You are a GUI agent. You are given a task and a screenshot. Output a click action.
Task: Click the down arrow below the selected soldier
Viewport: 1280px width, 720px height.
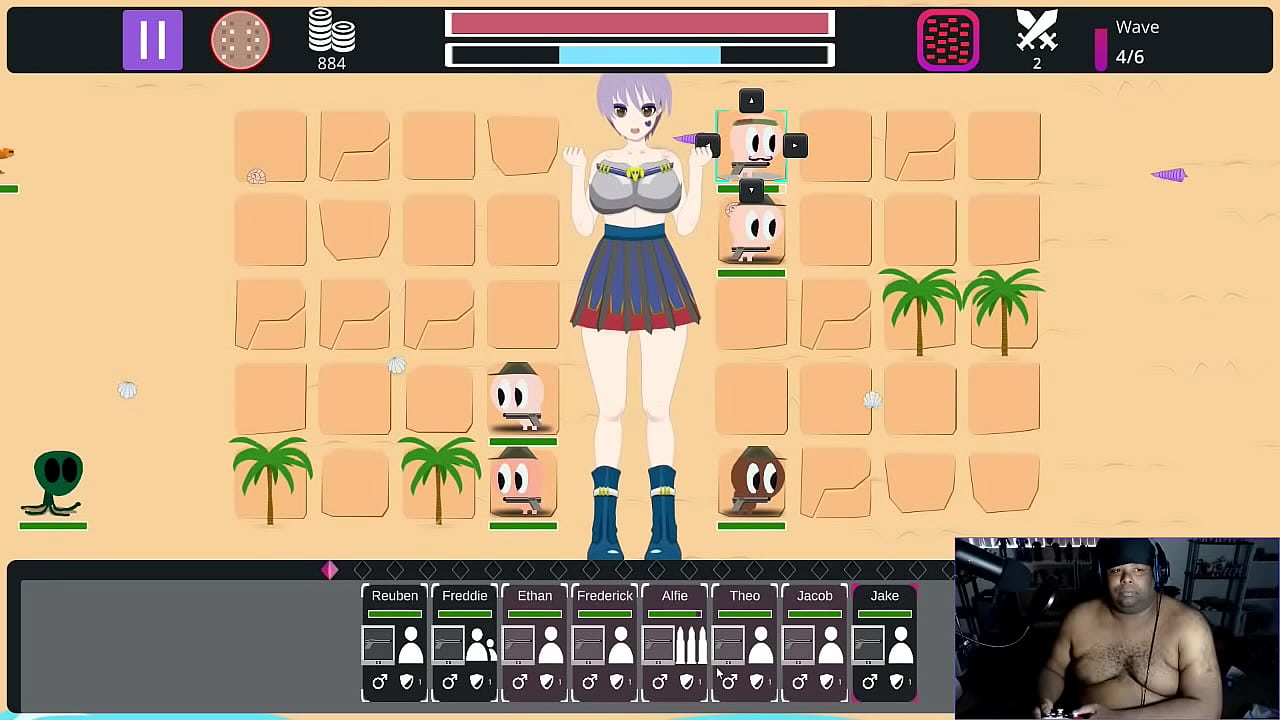(751, 189)
